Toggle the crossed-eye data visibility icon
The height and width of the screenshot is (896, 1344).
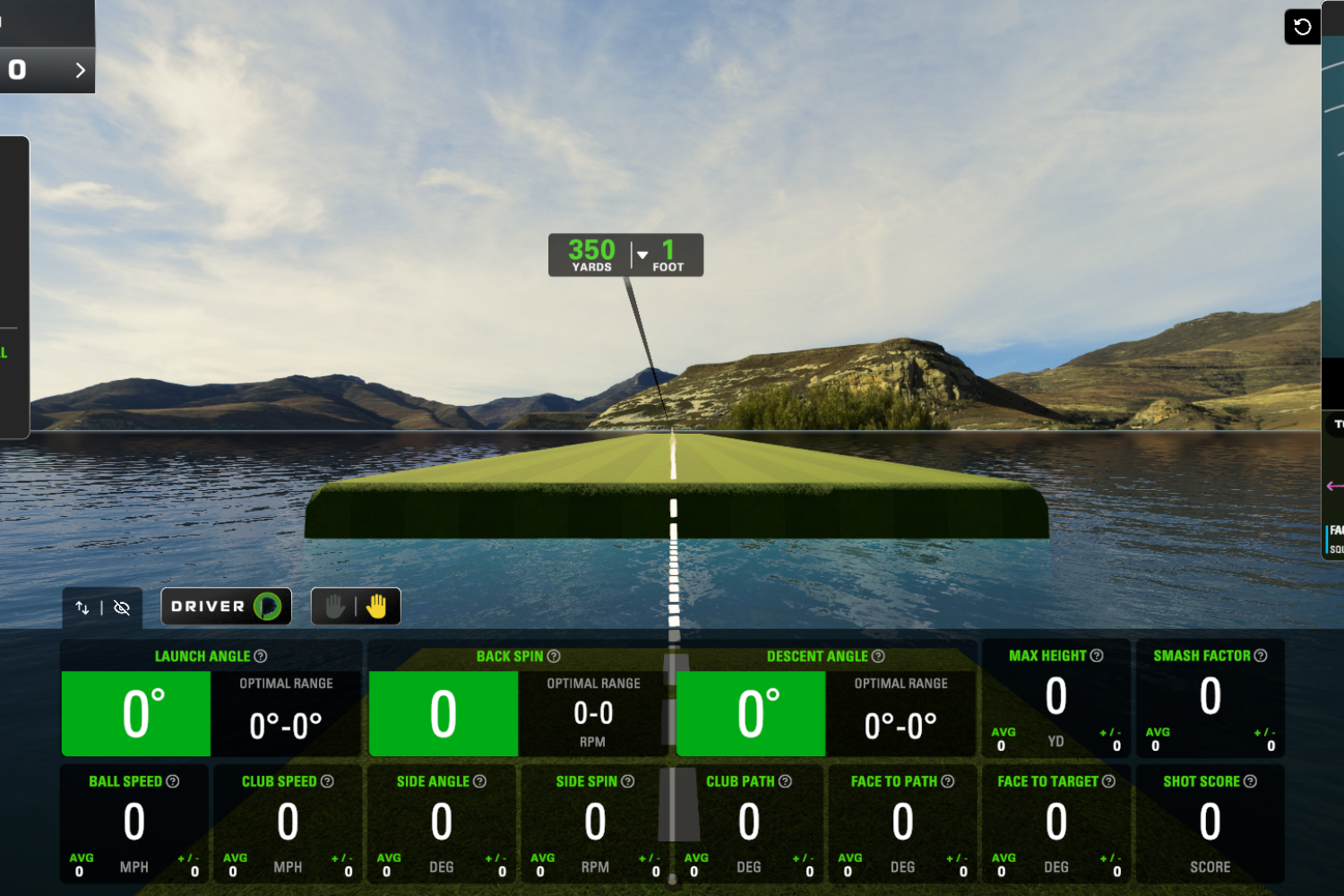click(x=122, y=607)
